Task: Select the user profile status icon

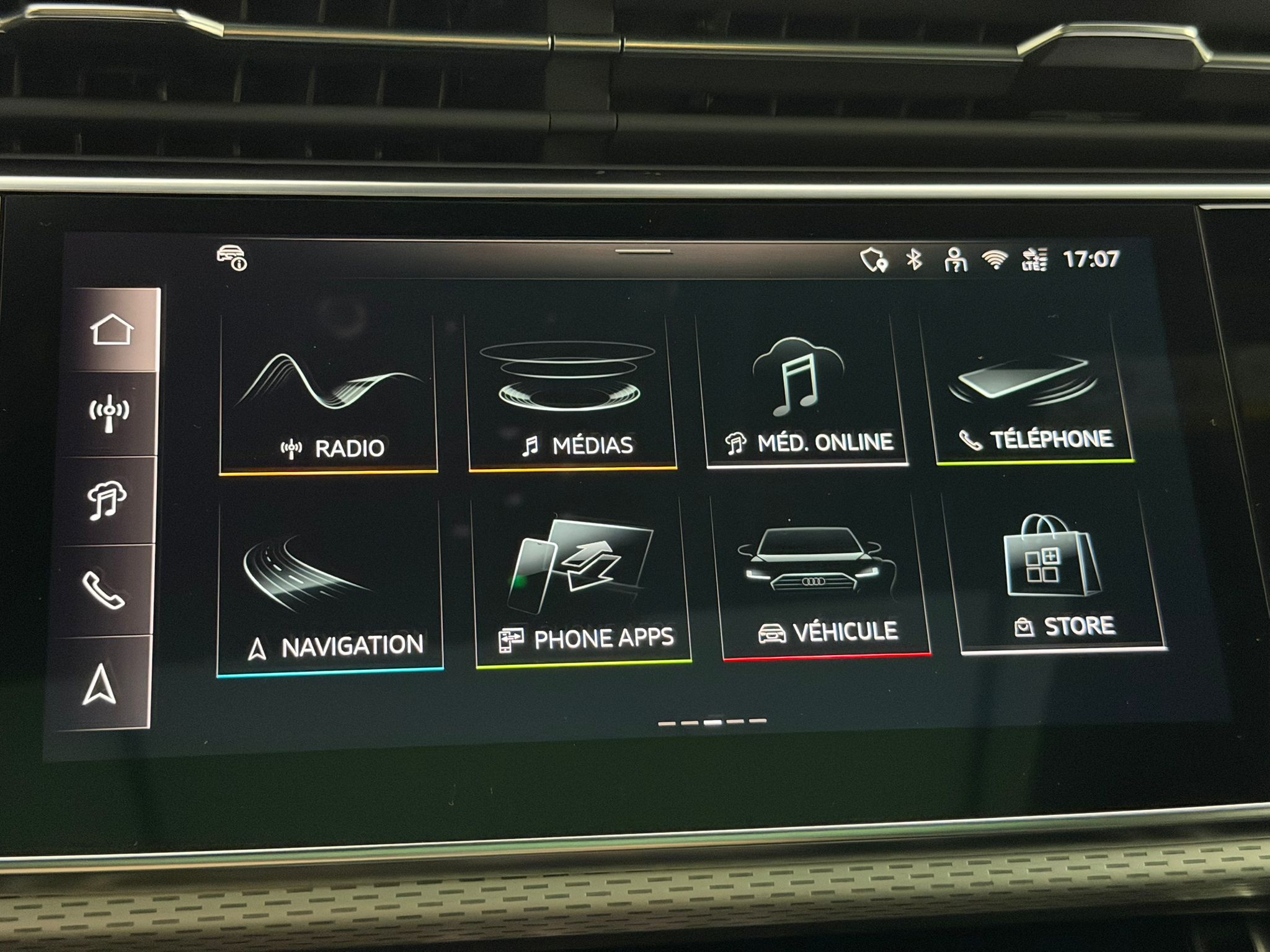Action: pyautogui.click(x=955, y=260)
